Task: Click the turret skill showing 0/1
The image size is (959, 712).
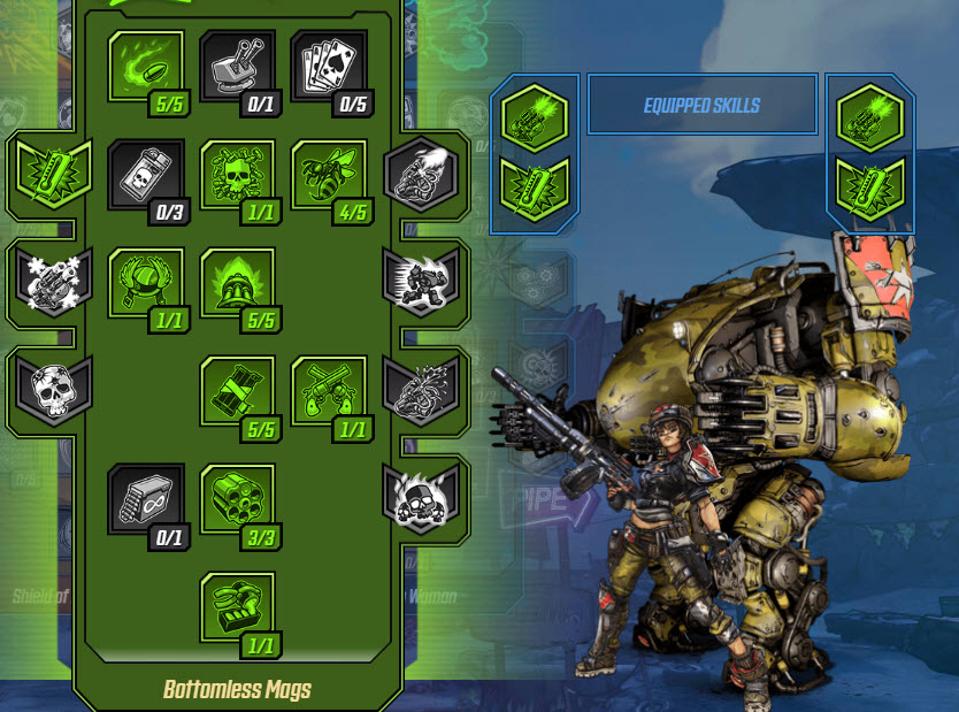Action: (237, 65)
